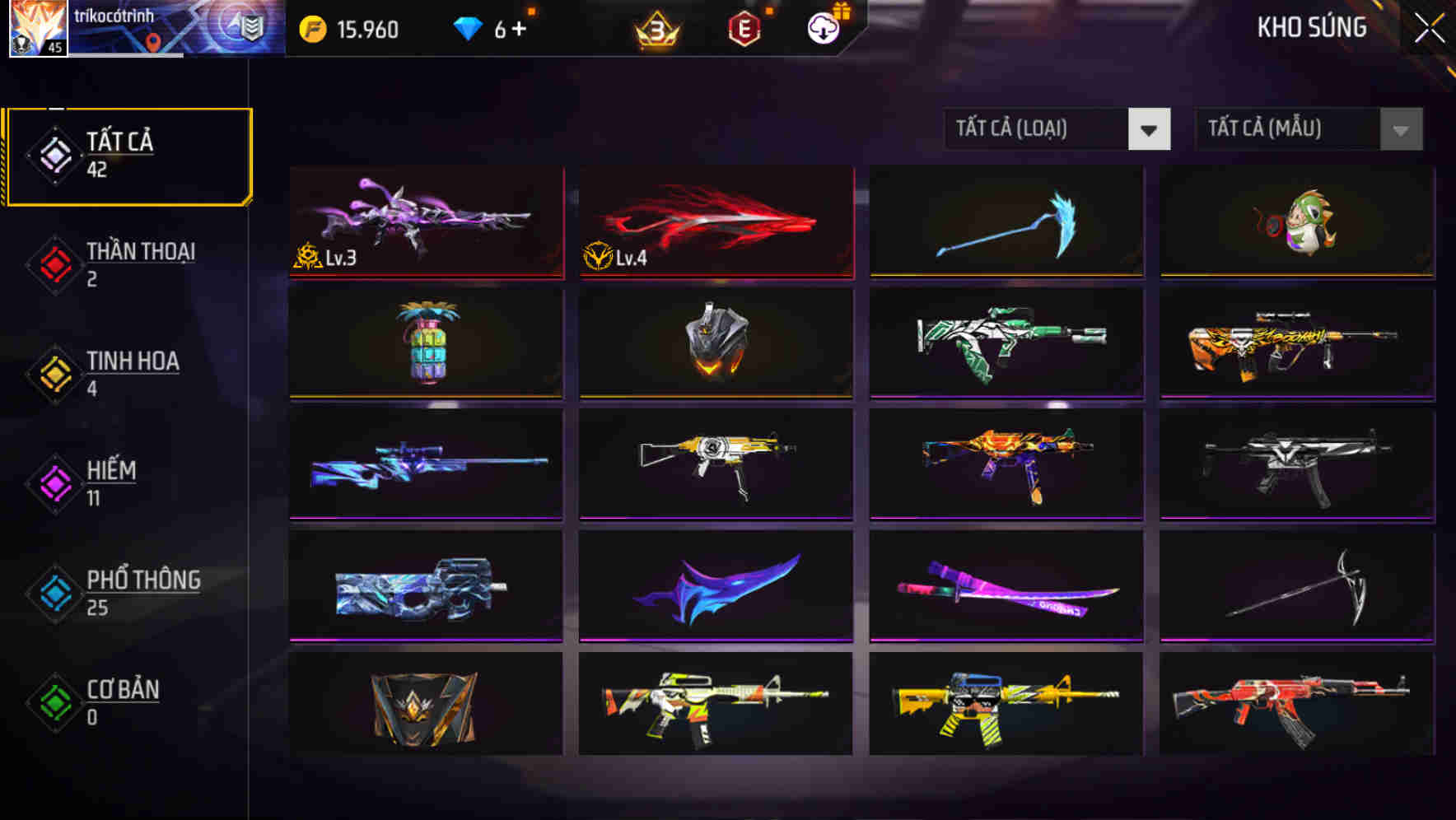Click the yellow underline of selected TẤT CẢ tab
This screenshot has height=820, width=1456.
pyautogui.click(x=128, y=203)
